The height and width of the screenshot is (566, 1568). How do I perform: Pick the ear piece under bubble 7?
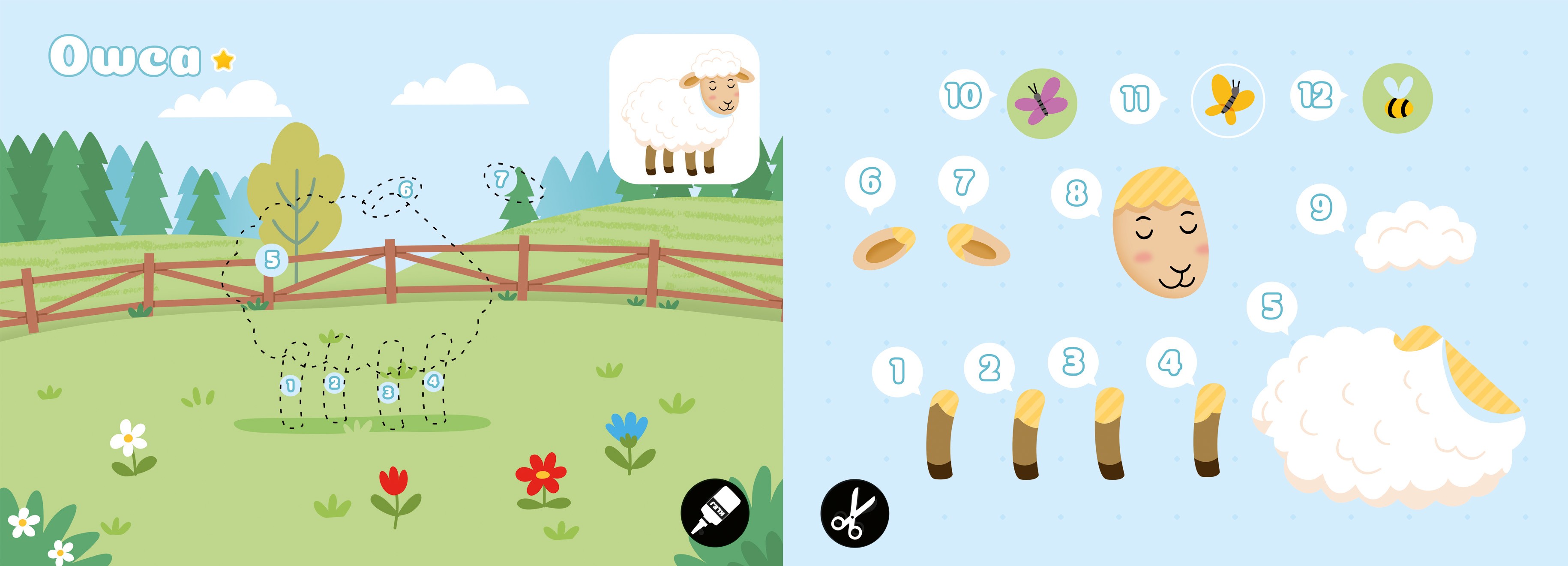977,245
